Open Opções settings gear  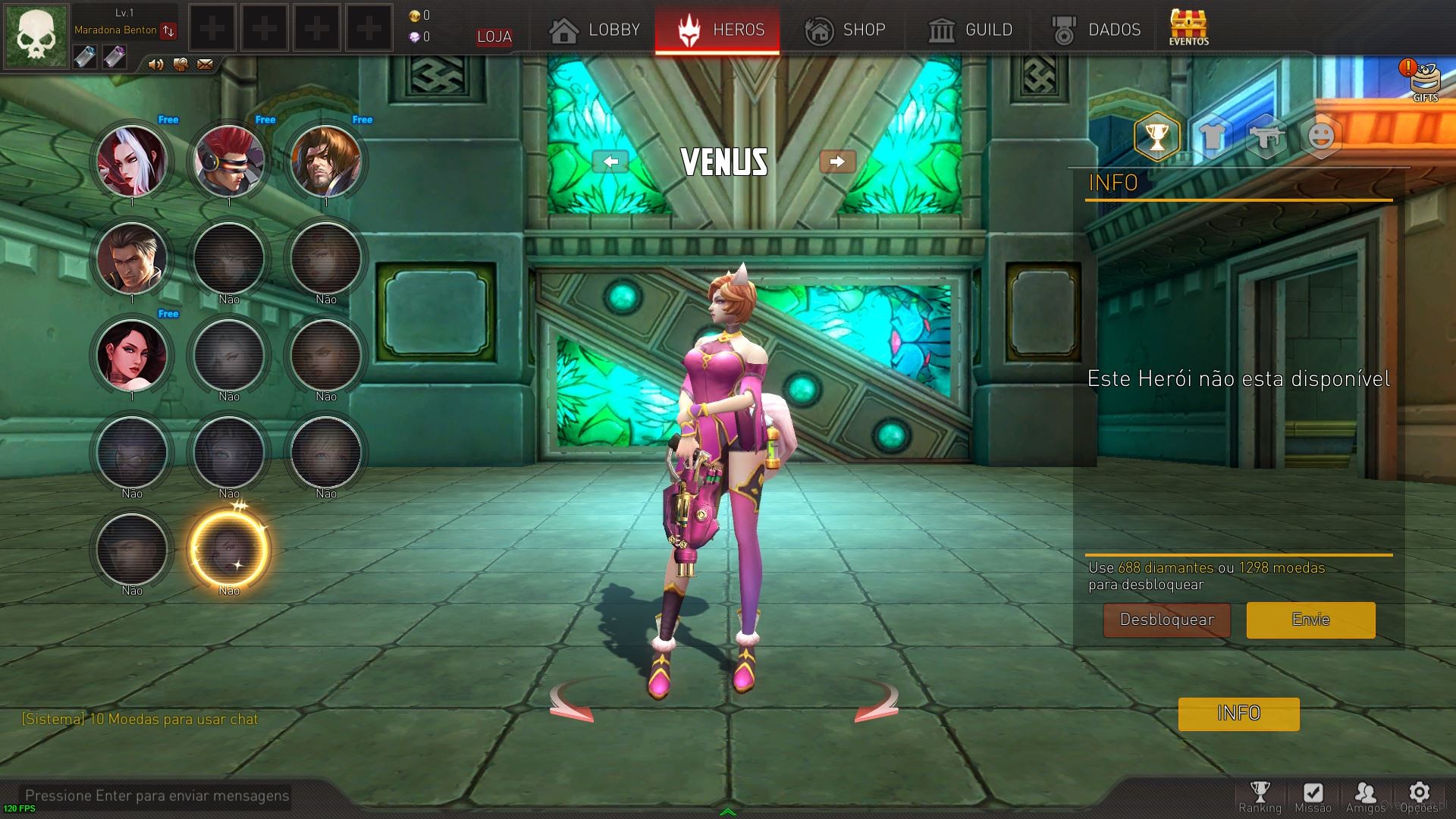[1419, 796]
